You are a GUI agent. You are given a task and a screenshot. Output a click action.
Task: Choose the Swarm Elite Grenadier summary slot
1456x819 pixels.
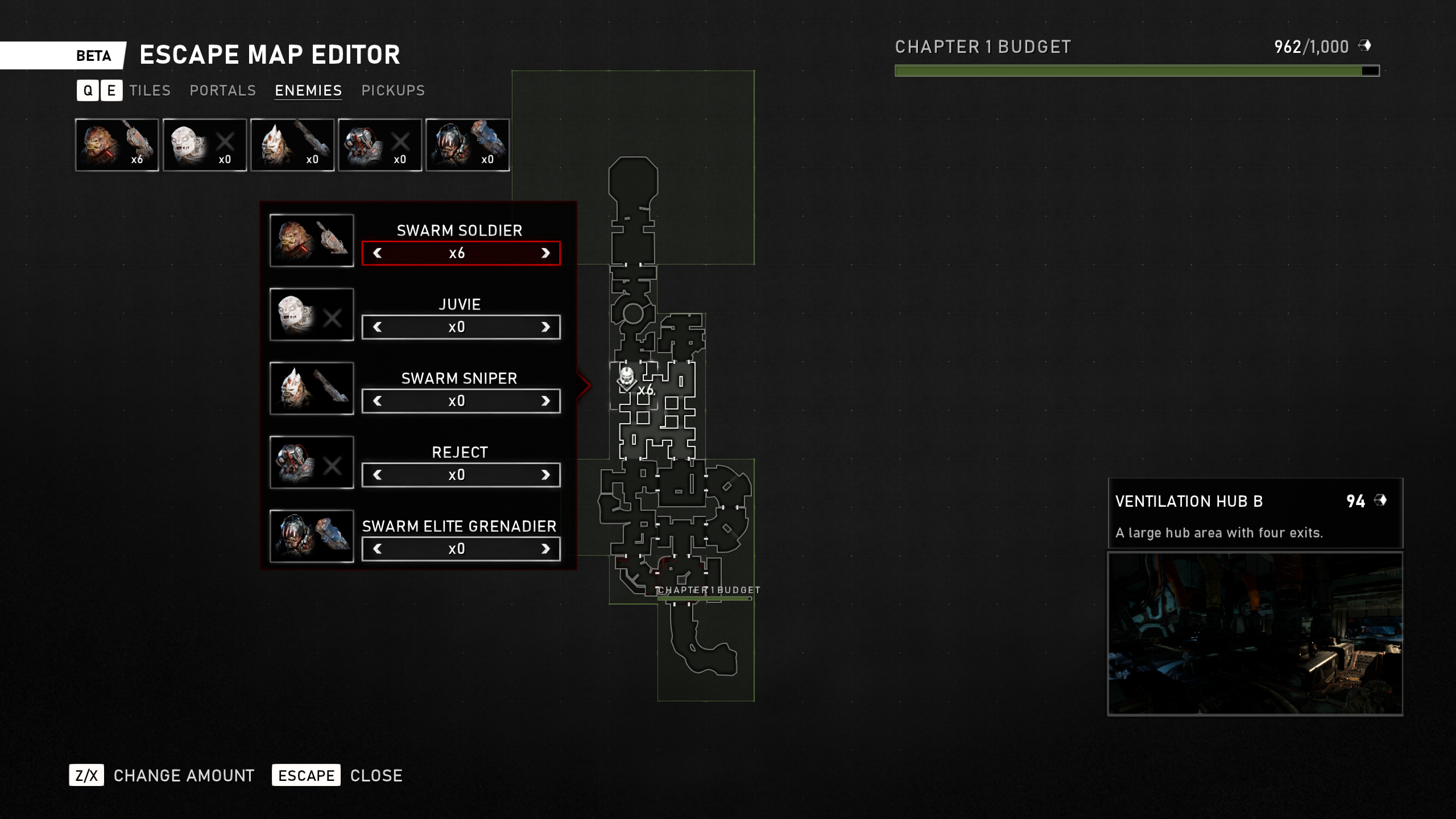tap(468, 145)
